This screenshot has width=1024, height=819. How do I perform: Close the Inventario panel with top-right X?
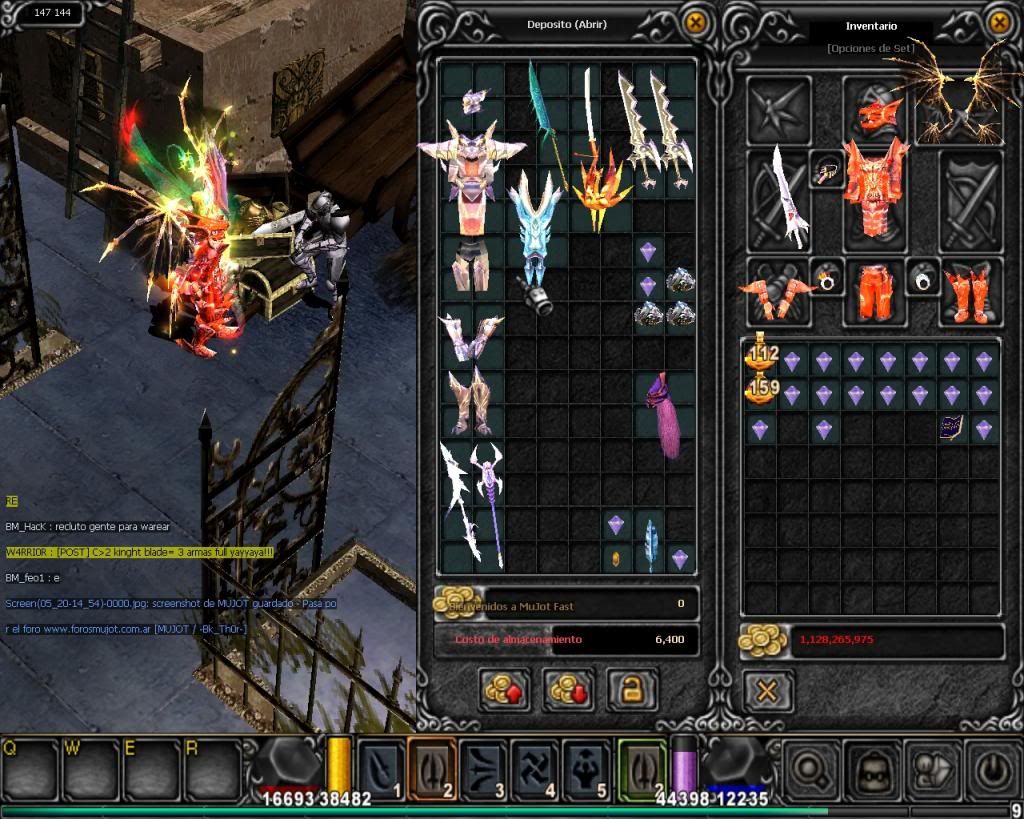tap(998, 22)
